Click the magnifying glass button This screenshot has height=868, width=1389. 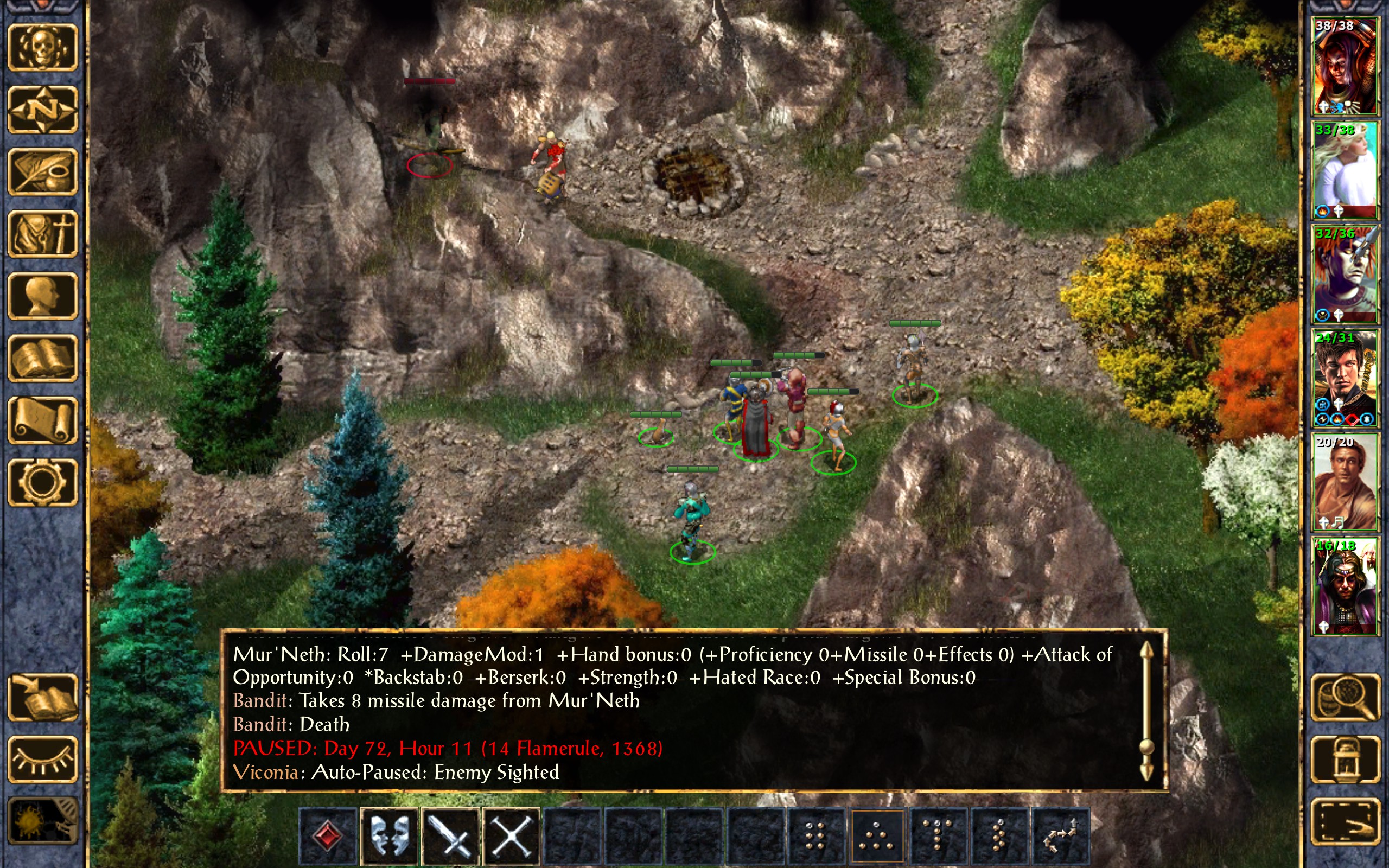point(1346,697)
